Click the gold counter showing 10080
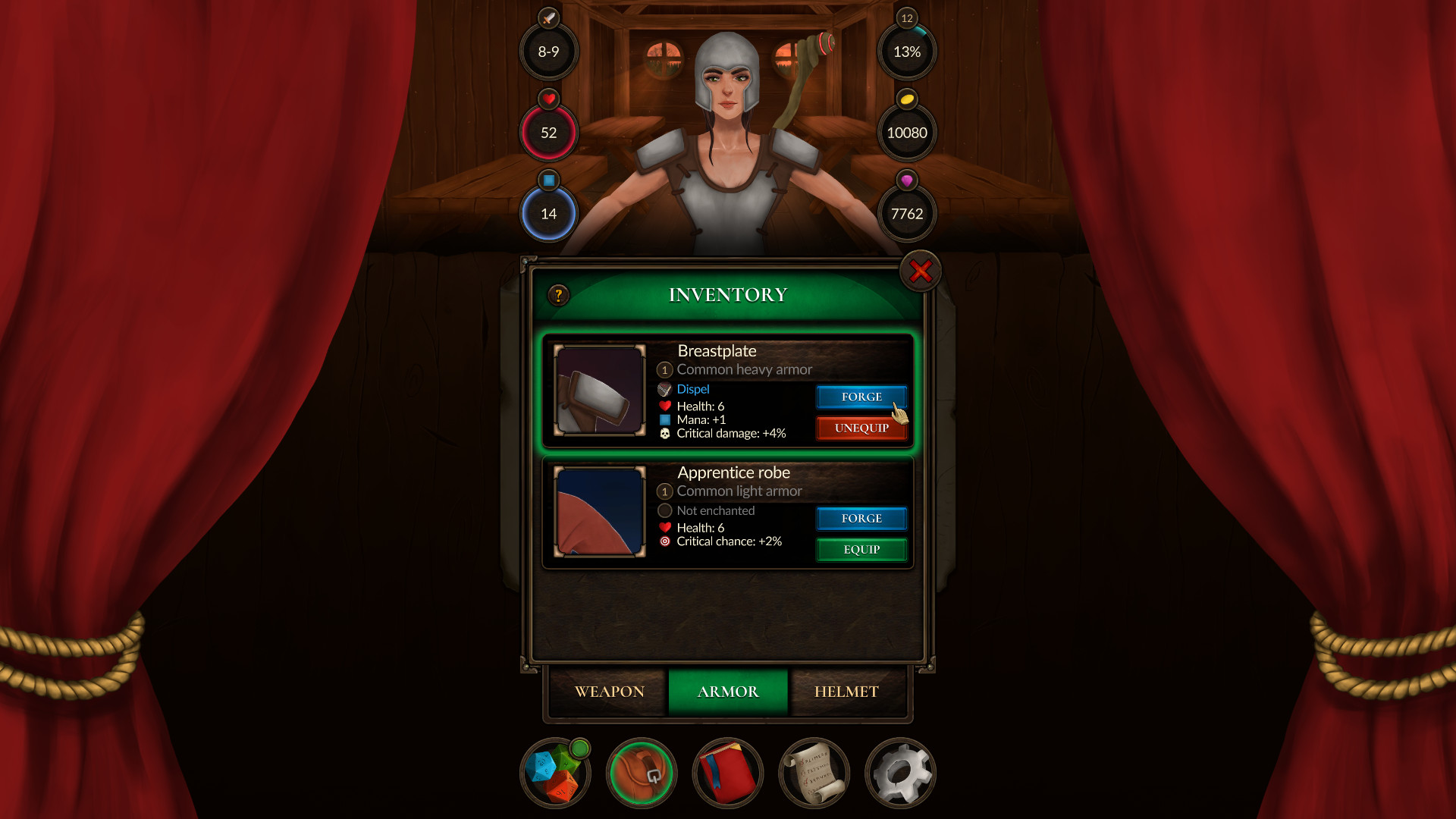 point(907,132)
